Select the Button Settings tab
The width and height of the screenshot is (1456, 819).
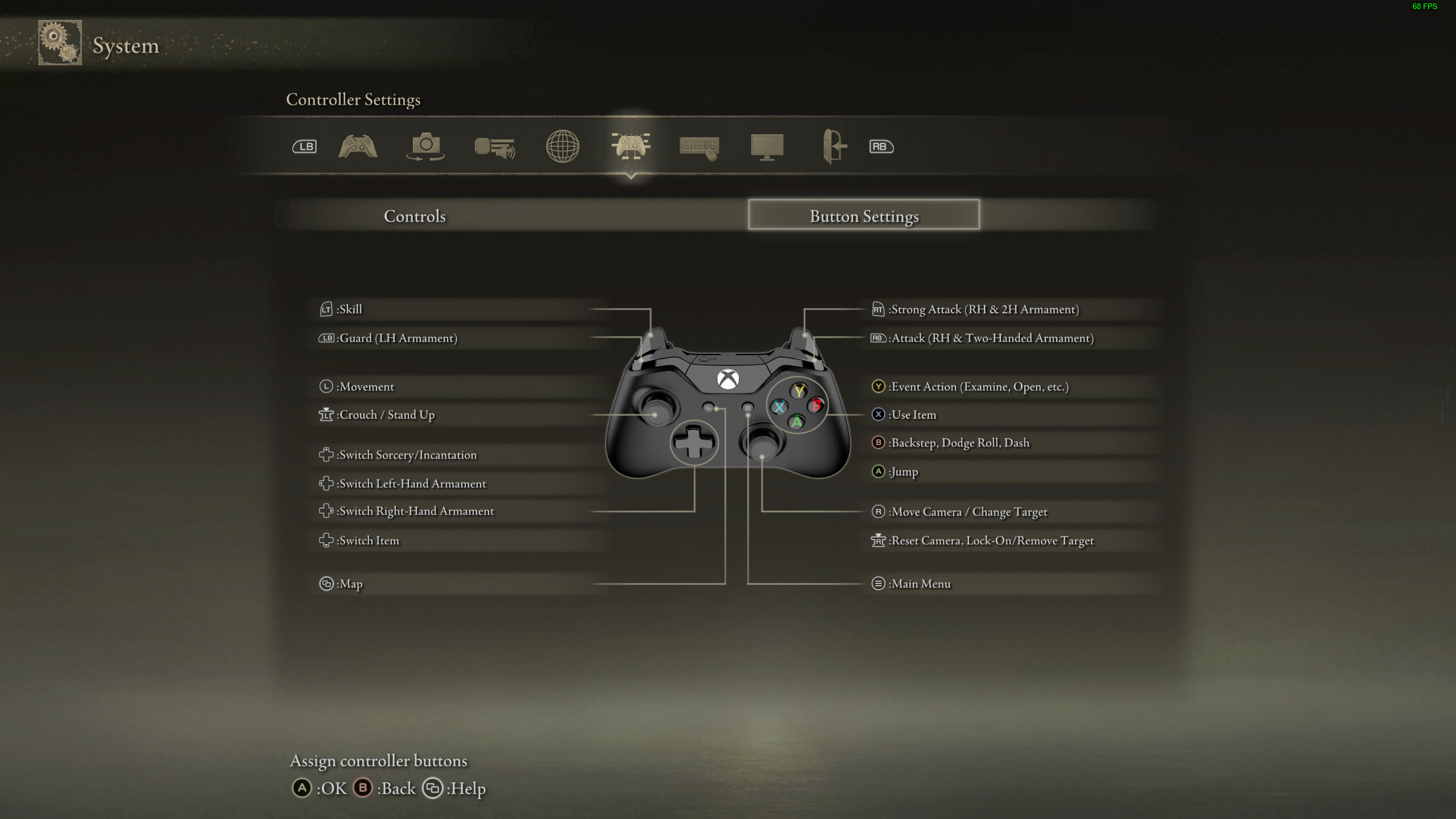[863, 216]
